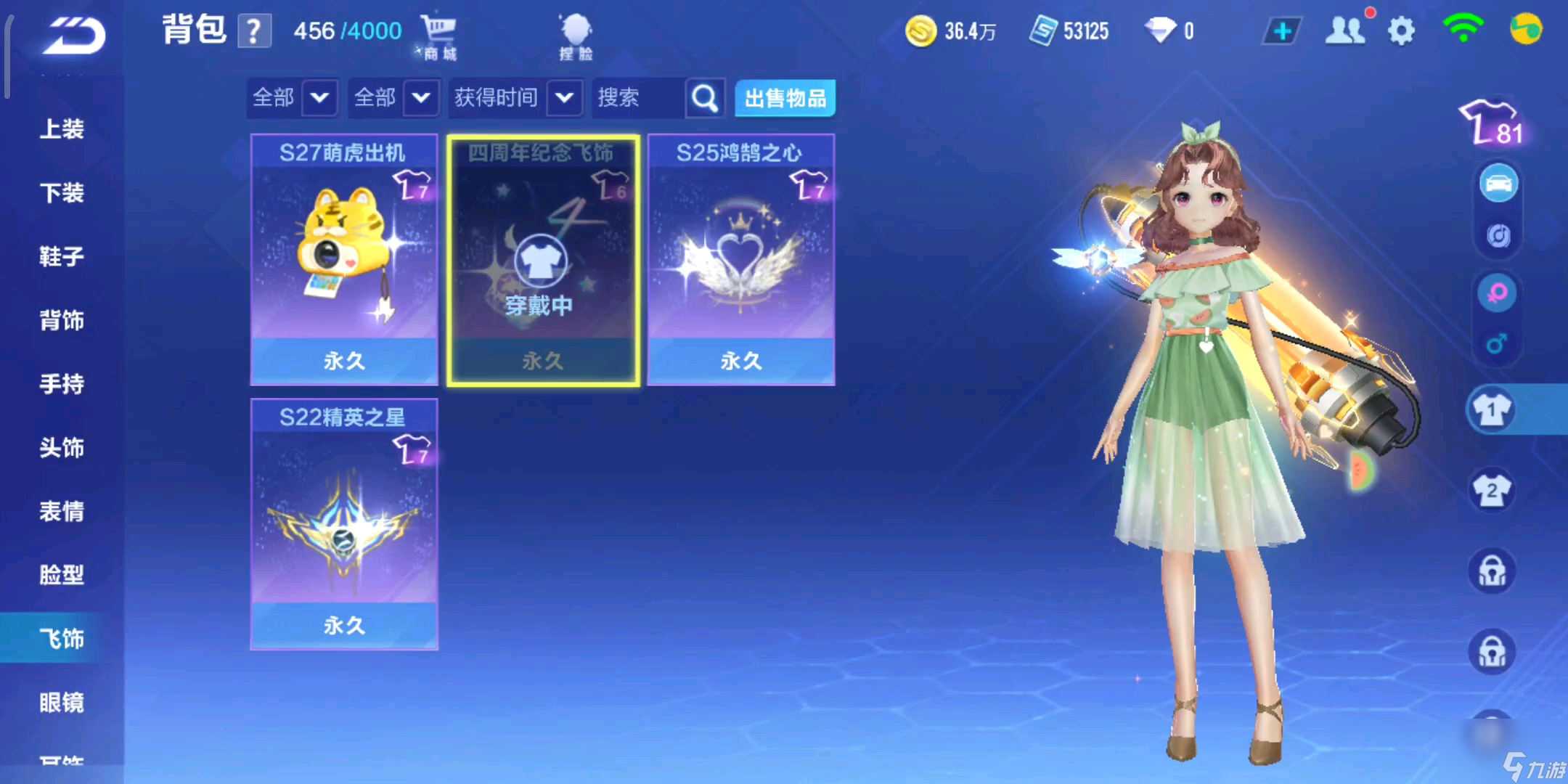Open the 捏脸 face customization
Image resolution: width=1568 pixels, height=784 pixels.
coord(576,36)
